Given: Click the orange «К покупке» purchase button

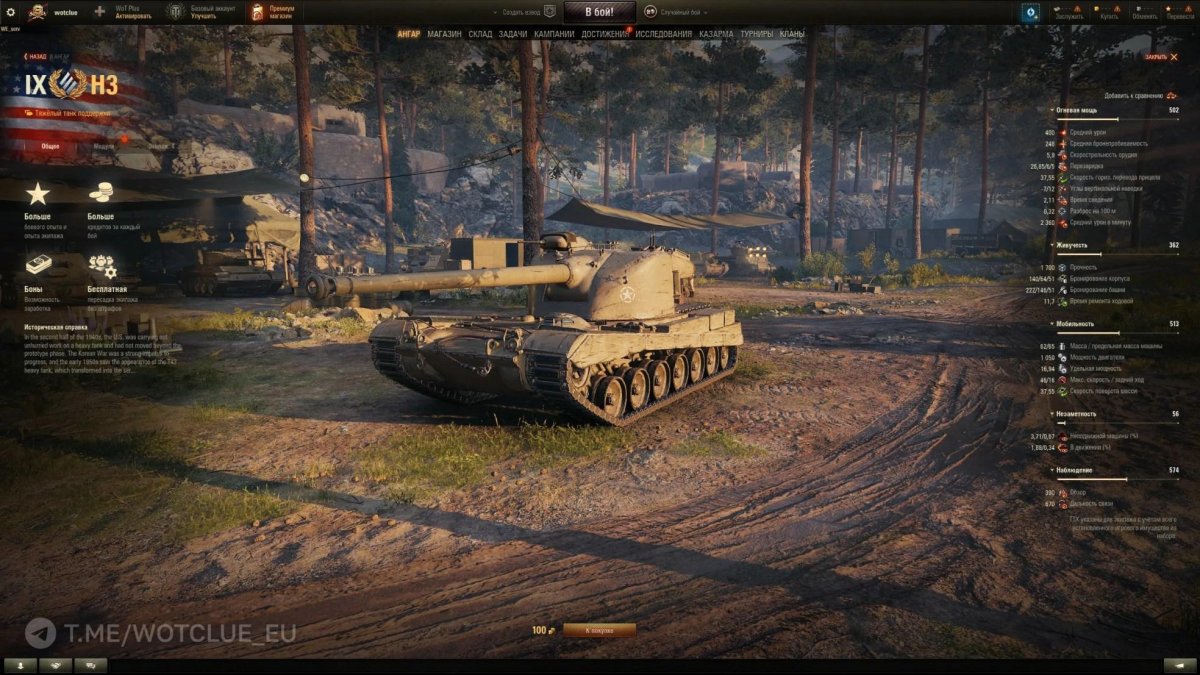Looking at the screenshot, I should pyautogui.click(x=599, y=630).
